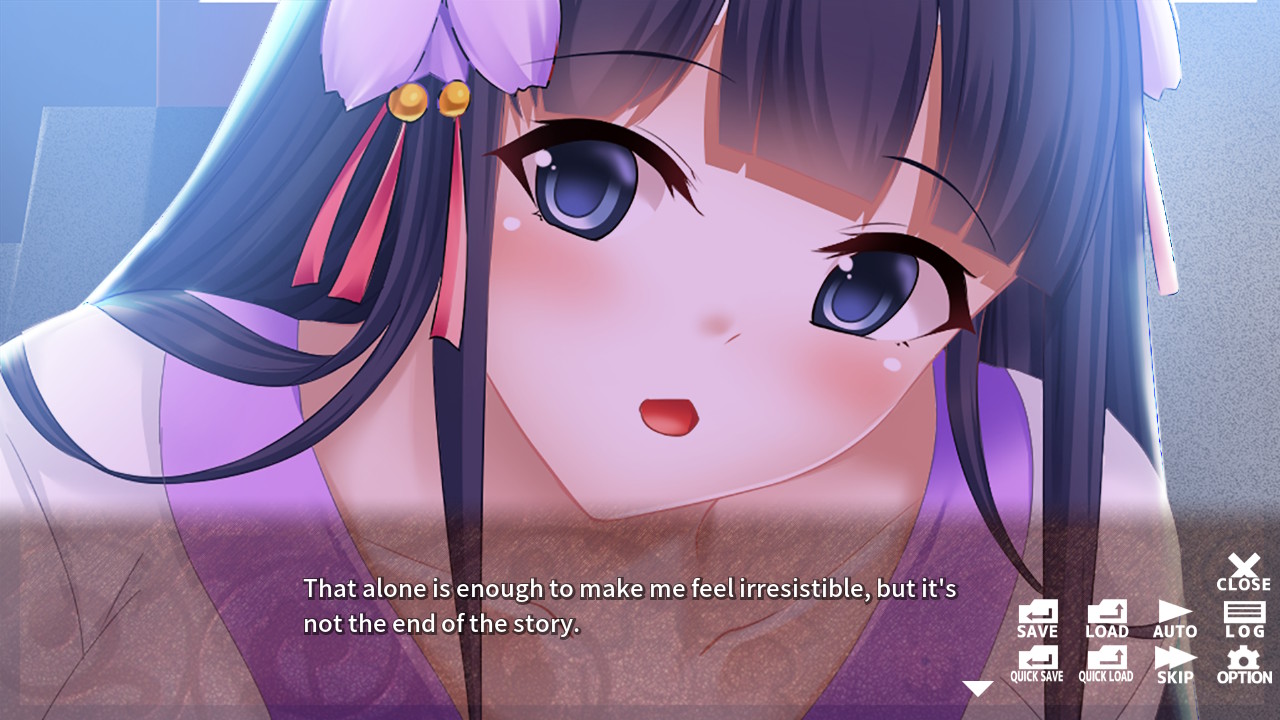
Task: Open the OPTION settings gear
Action: (1243, 662)
